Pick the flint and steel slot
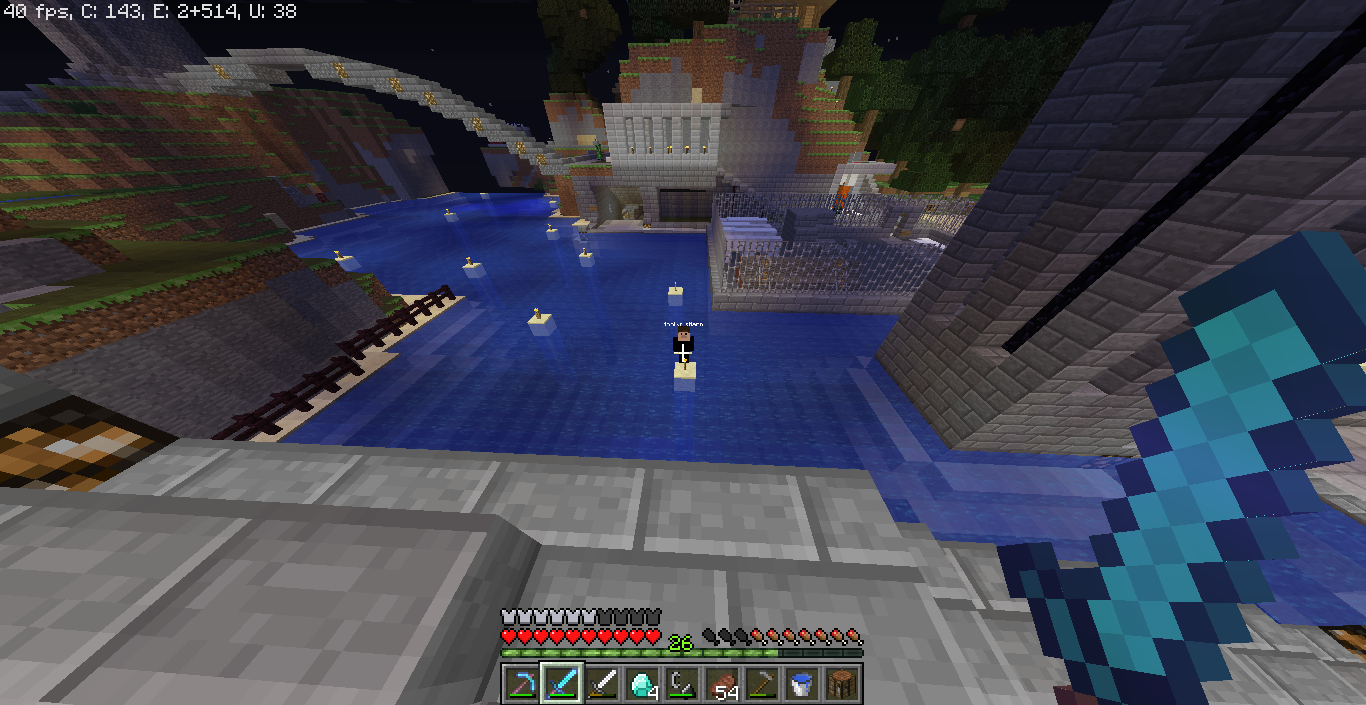1366x705 pixels. click(682, 684)
